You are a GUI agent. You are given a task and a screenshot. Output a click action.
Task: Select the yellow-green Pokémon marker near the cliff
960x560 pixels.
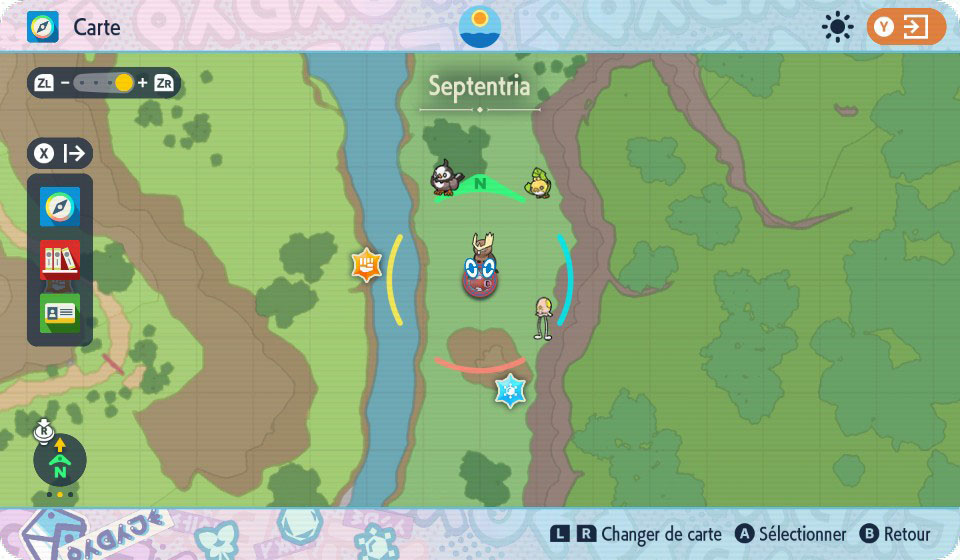click(540, 183)
